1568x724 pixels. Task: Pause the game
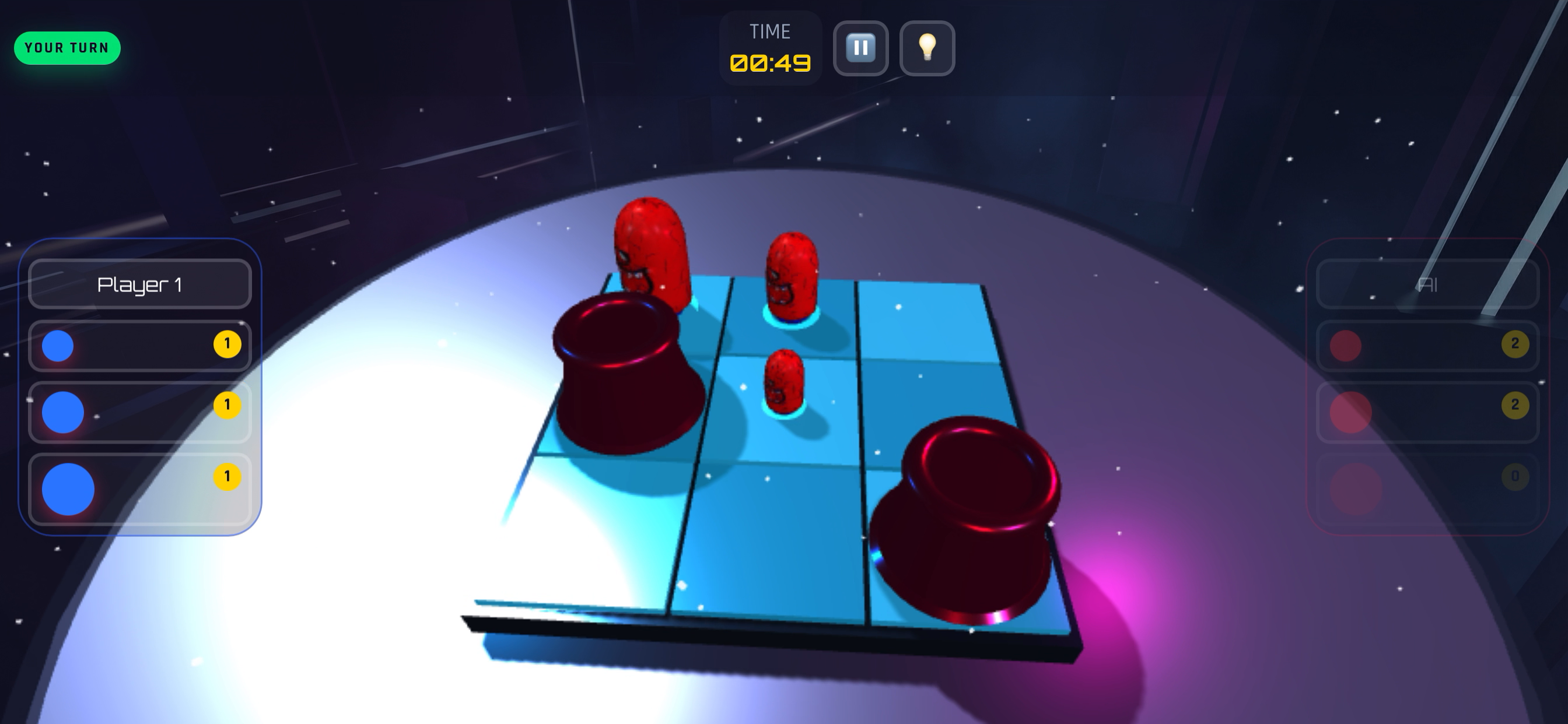860,48
